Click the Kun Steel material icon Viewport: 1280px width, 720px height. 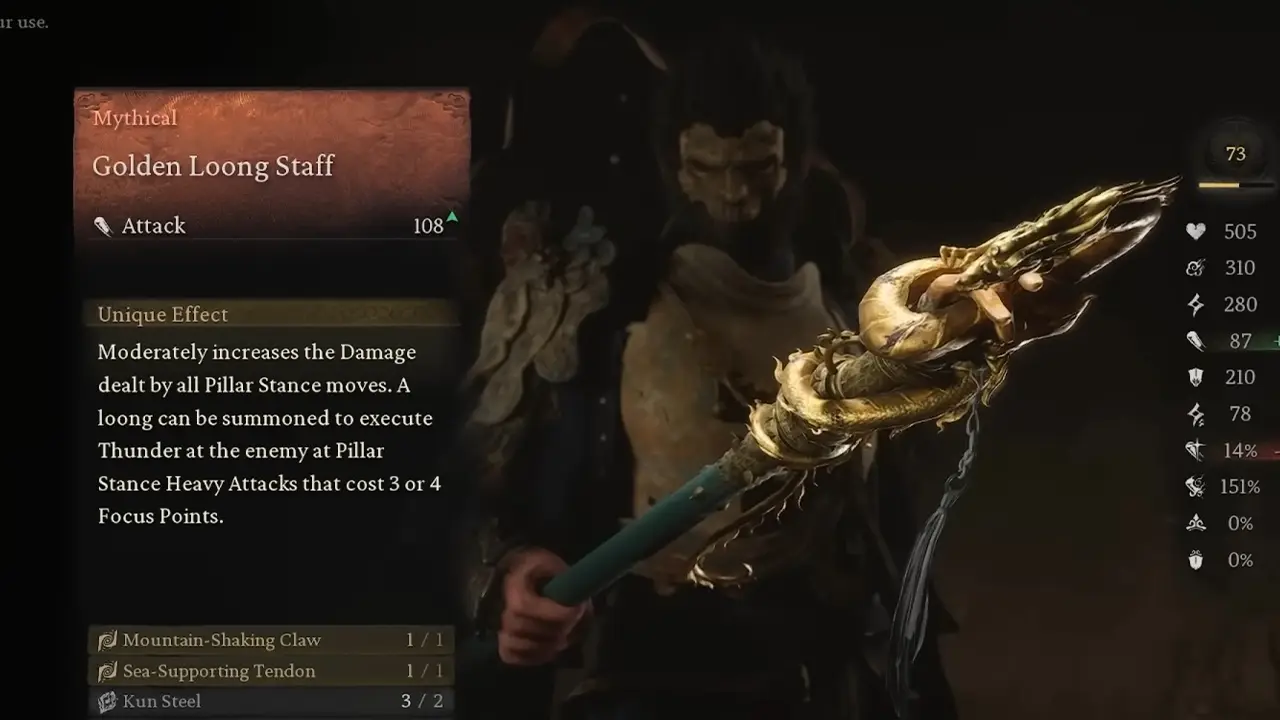[x=107, y=701]
